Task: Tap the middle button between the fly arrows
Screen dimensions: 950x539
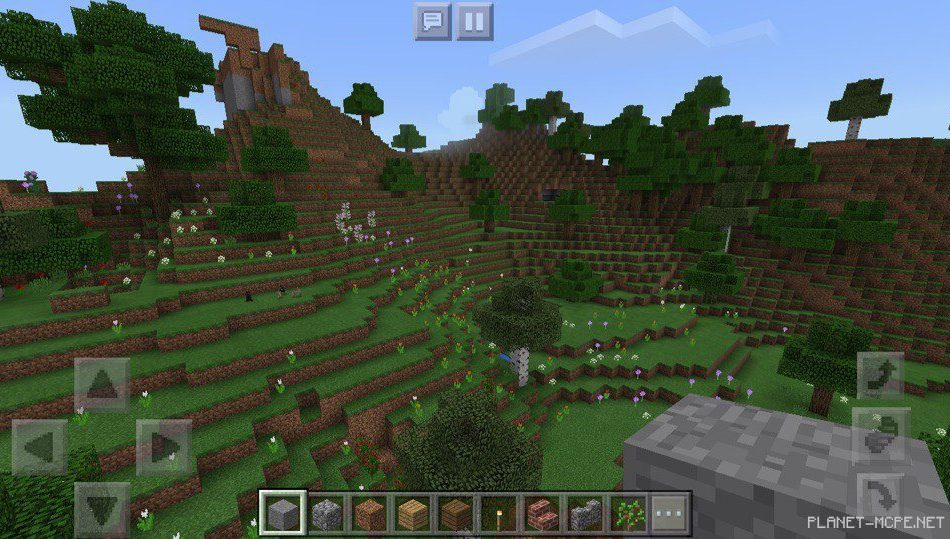Action: 881,436
